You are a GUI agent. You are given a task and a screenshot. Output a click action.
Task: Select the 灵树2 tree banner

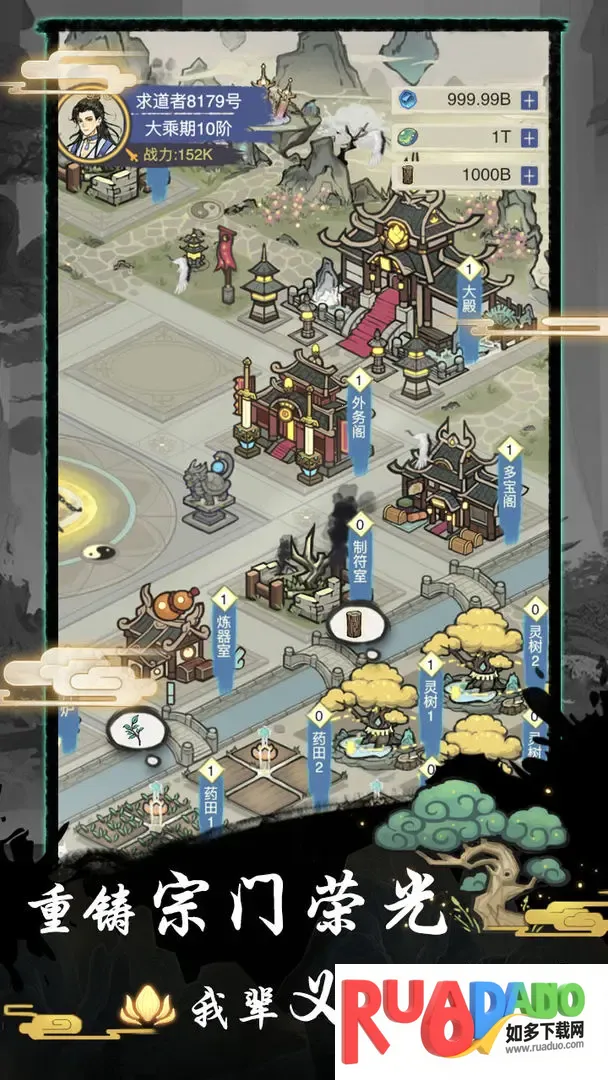pos(535,640)
